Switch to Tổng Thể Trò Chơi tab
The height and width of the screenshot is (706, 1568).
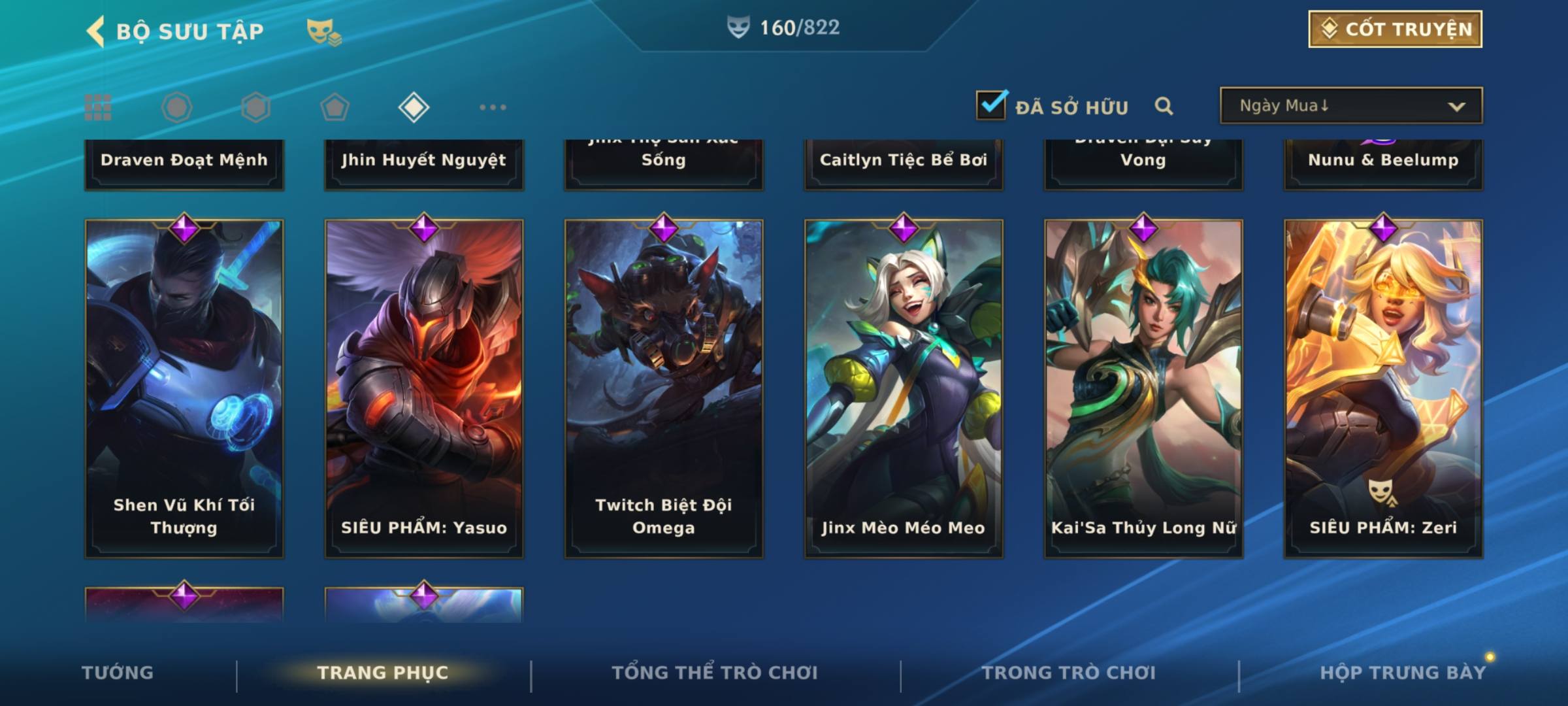pyautogui.click(x=715, y=673)
